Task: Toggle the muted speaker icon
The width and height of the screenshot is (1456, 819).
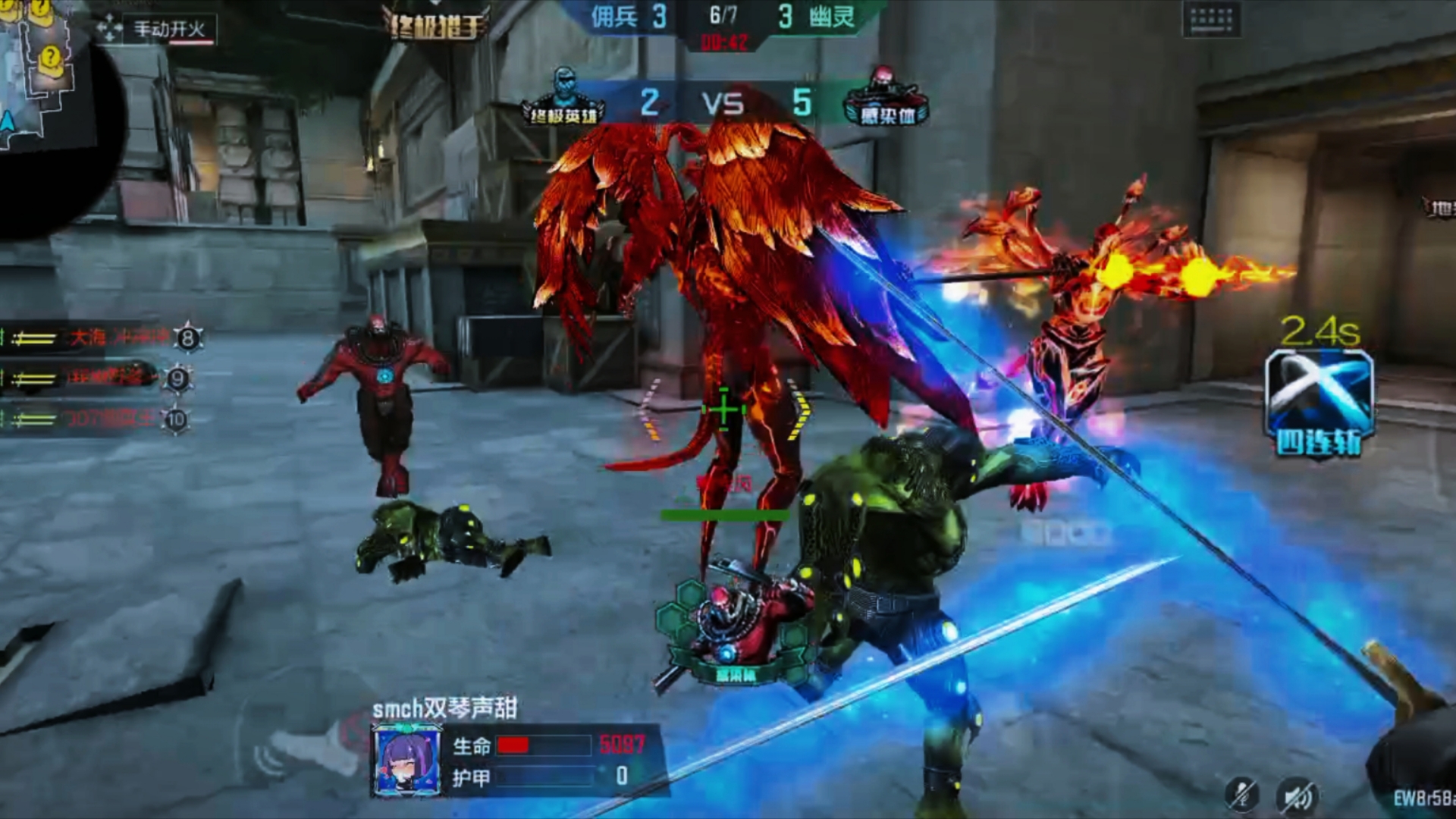Action: click(1298, 795)
